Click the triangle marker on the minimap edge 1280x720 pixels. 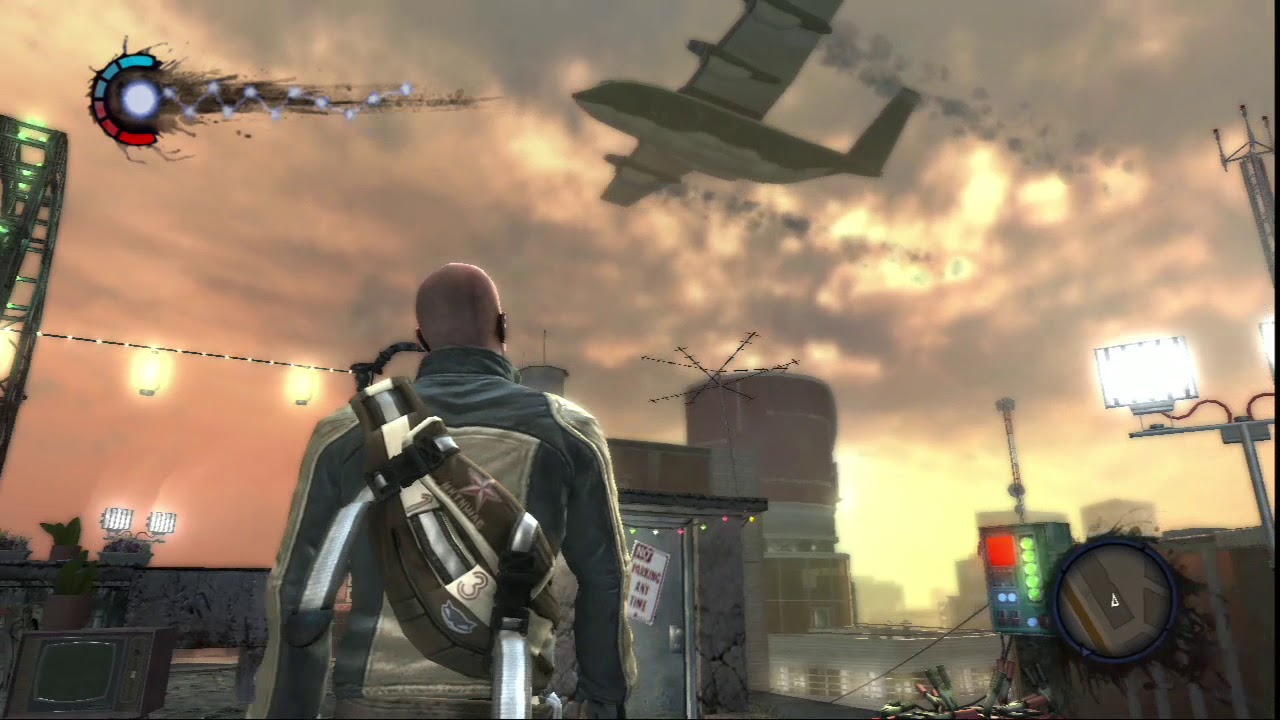pos(1086,650)
